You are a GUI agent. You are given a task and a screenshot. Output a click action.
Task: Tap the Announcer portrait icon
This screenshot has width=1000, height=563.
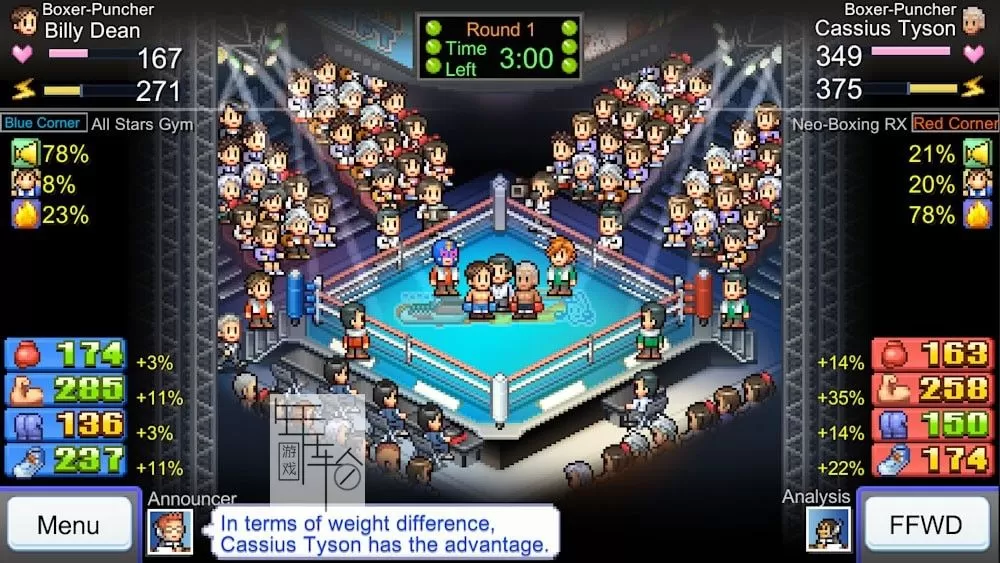(170, 531)
